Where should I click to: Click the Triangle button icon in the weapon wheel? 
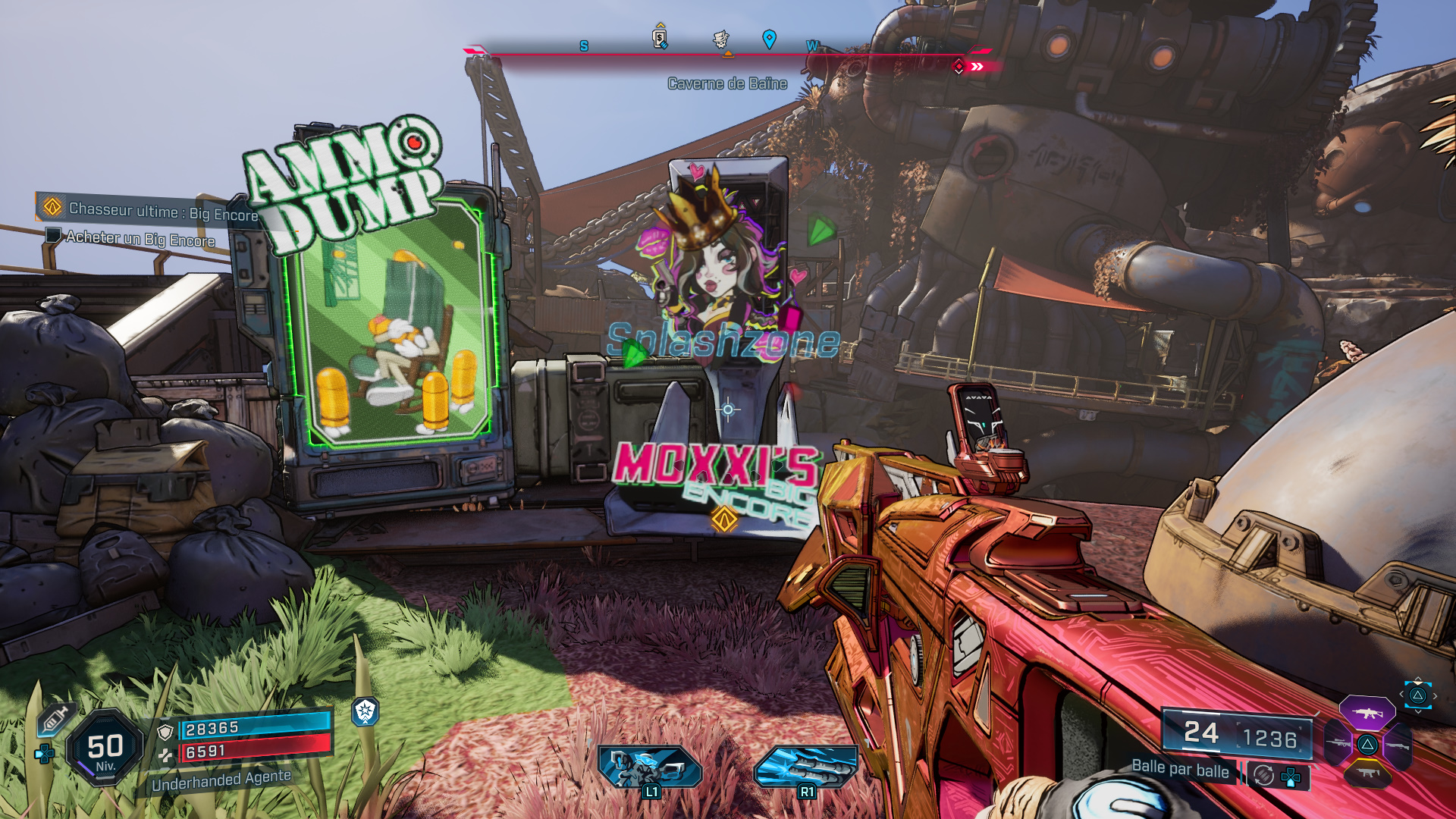(1367, 745)
